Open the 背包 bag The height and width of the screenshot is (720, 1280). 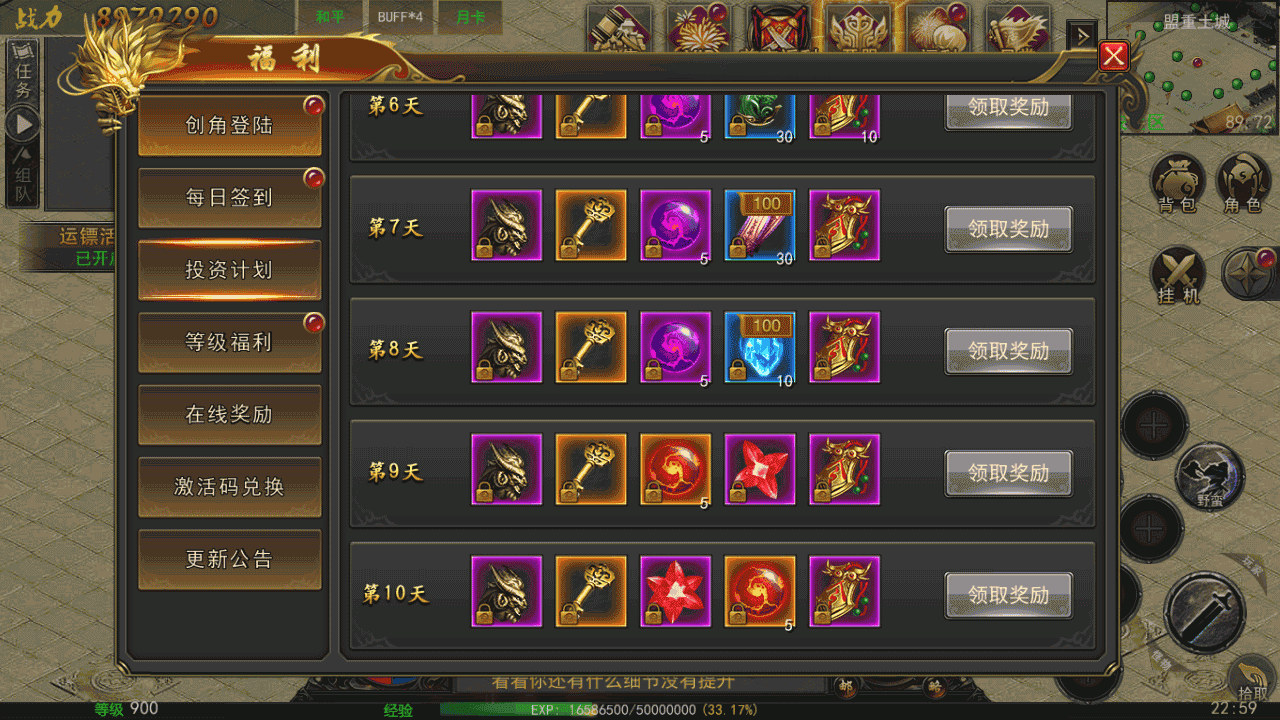click(1177, 183)
